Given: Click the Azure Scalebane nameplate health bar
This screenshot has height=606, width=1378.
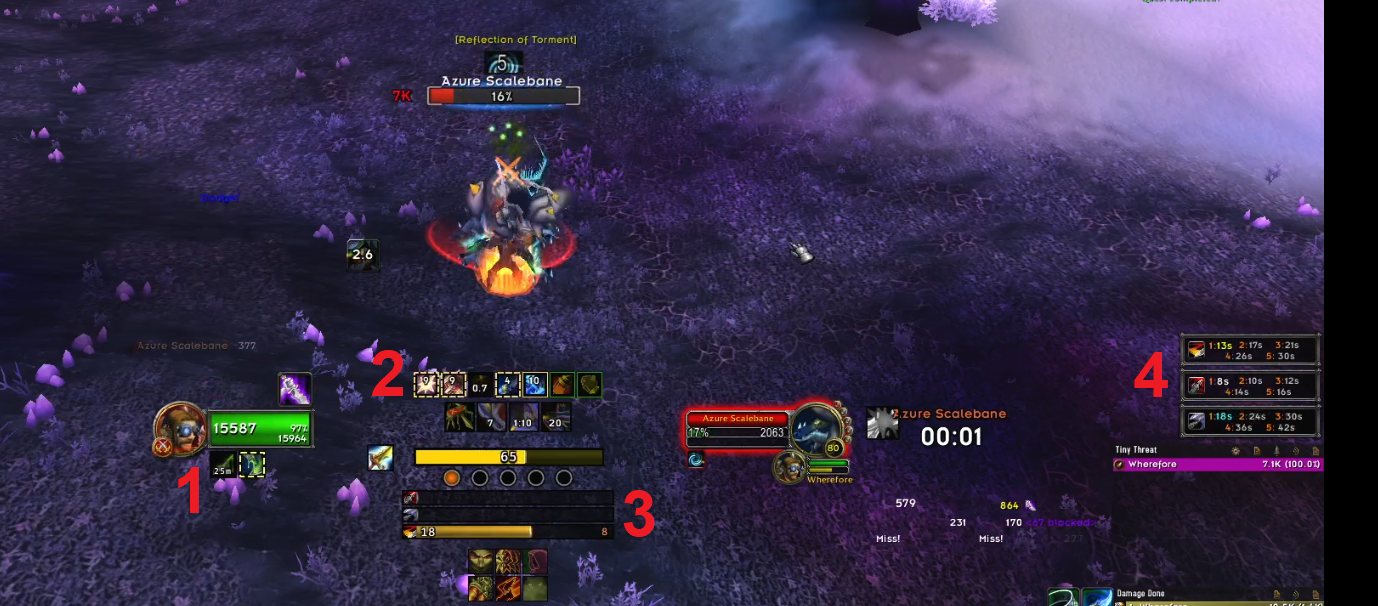Looking at the screenshot, I should [503, 96].
